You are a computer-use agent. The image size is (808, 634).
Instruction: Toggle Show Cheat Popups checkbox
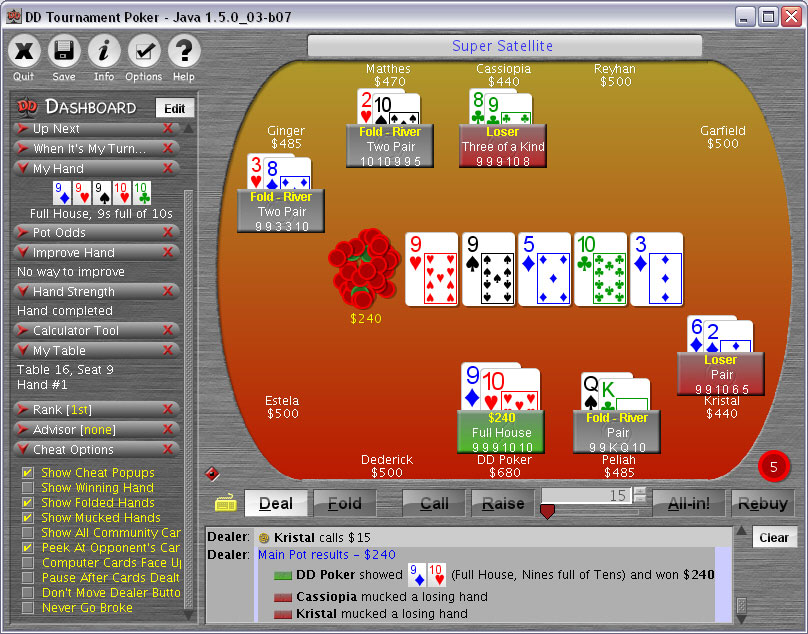[28, 473]
